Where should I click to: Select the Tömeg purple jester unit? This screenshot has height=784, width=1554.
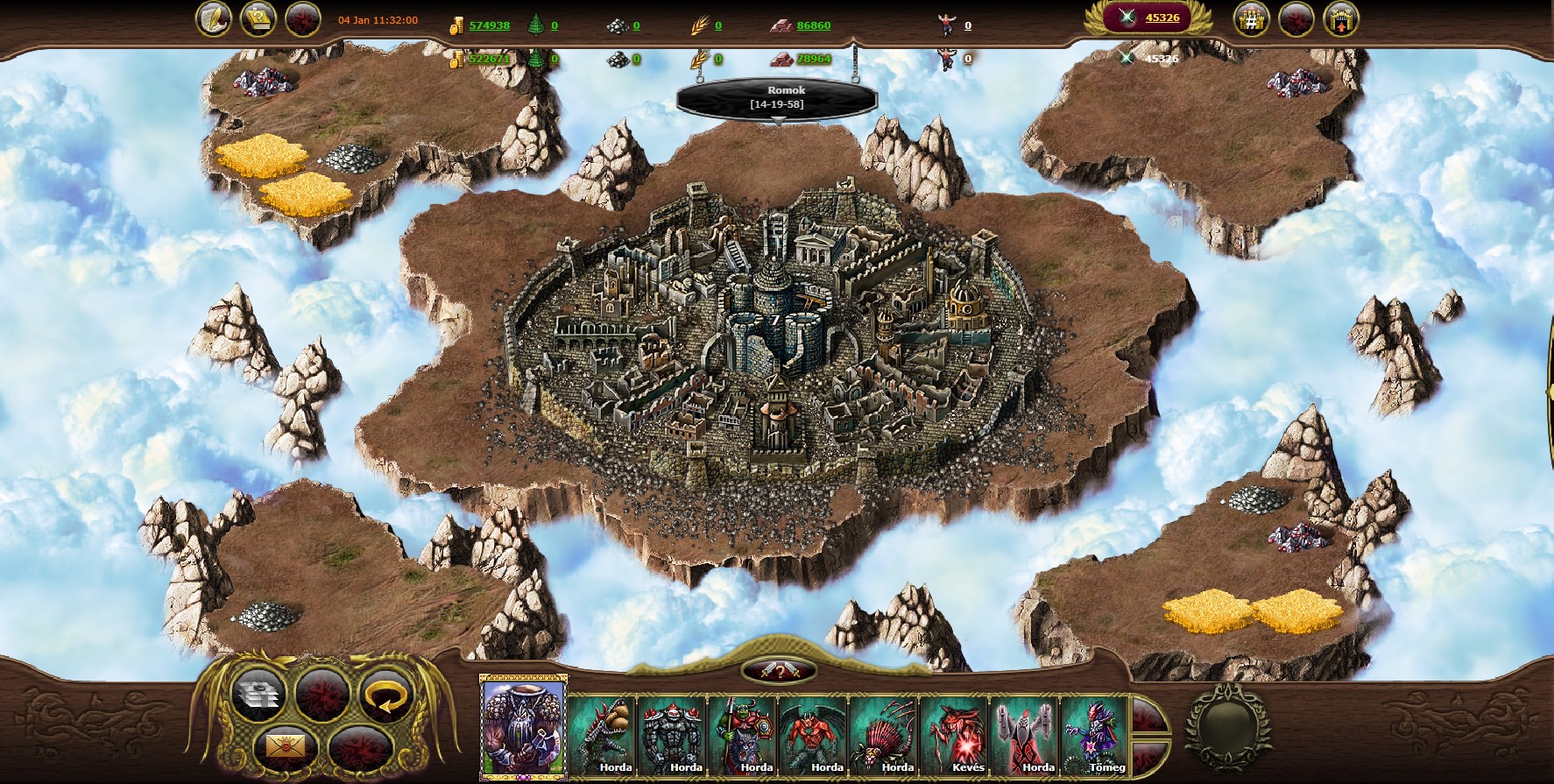tap(1094, 734)
